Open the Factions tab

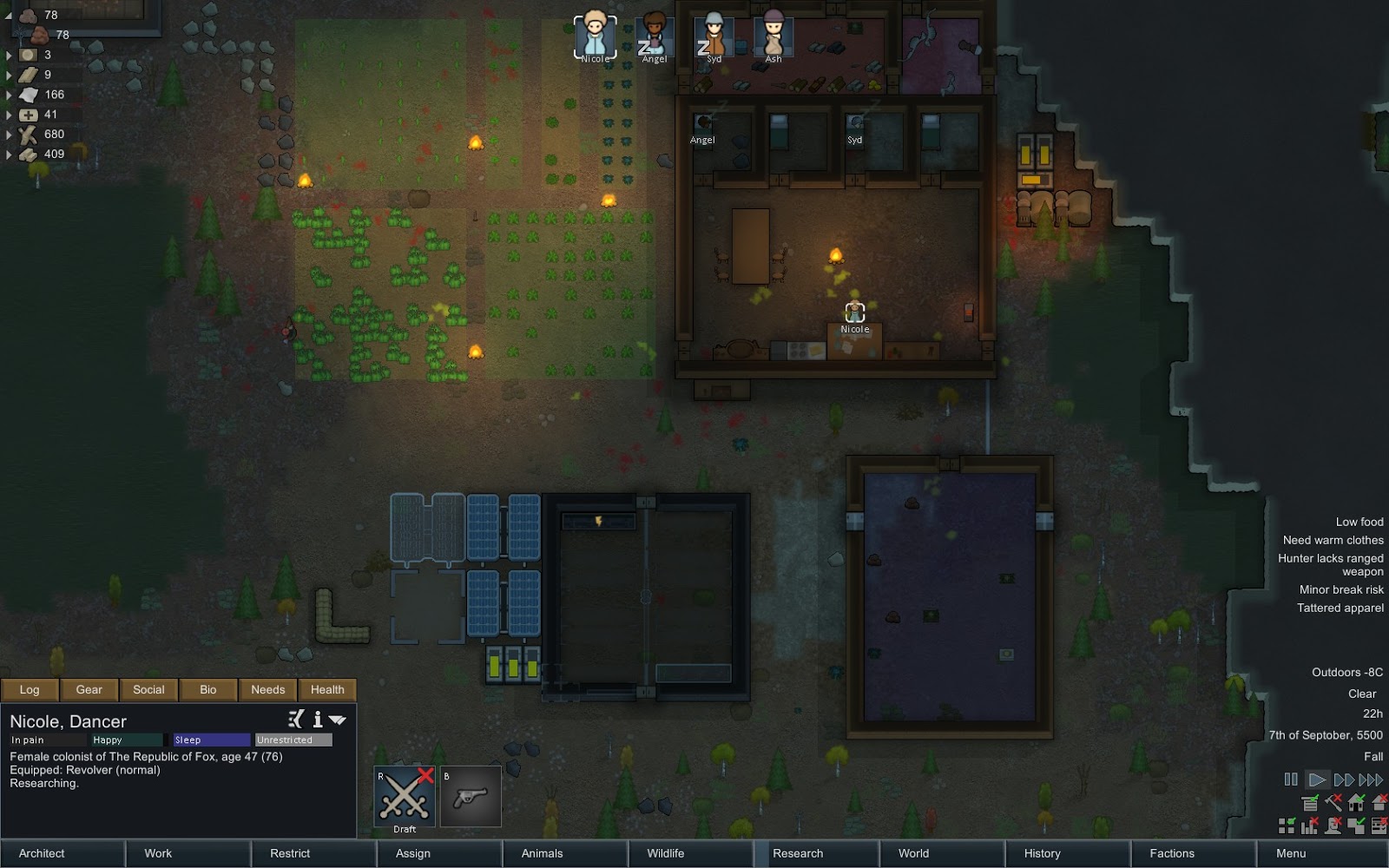click(x=1172, y=853)
